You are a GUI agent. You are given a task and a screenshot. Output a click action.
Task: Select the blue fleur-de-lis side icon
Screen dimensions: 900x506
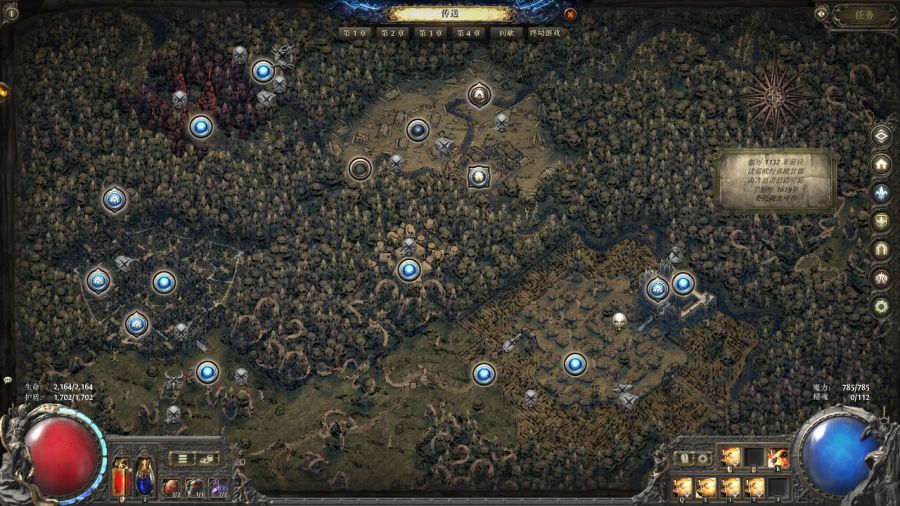(x=881, y=192)
